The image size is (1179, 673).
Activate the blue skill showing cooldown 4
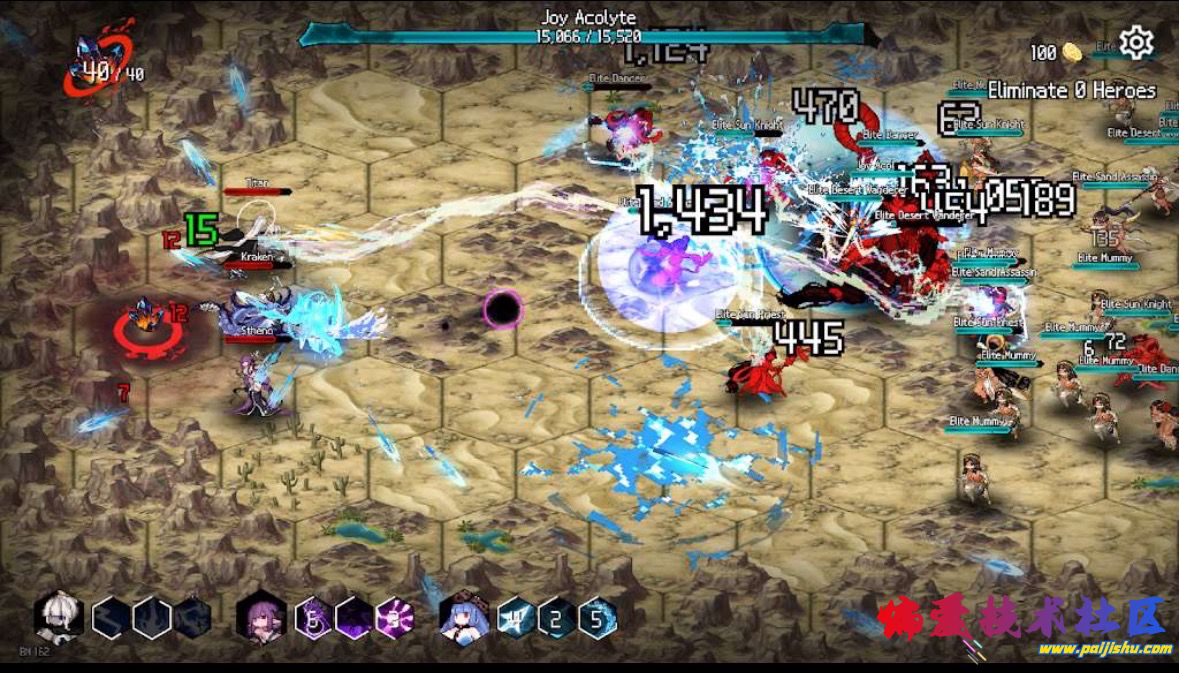tap(516, 618)
